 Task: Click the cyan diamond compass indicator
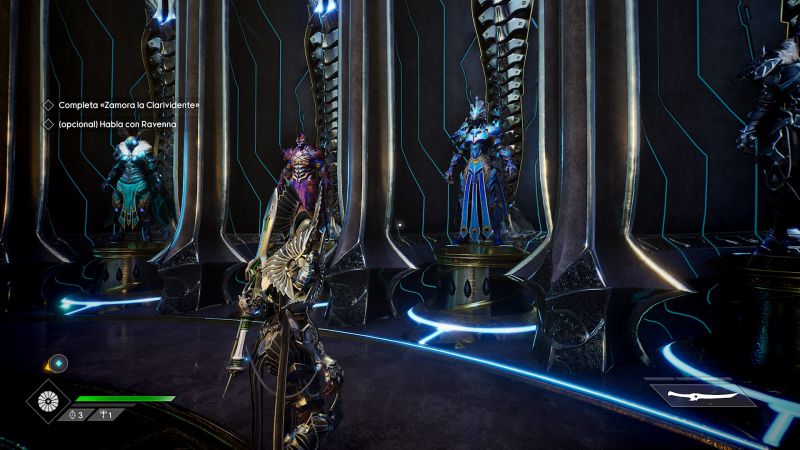58,362
